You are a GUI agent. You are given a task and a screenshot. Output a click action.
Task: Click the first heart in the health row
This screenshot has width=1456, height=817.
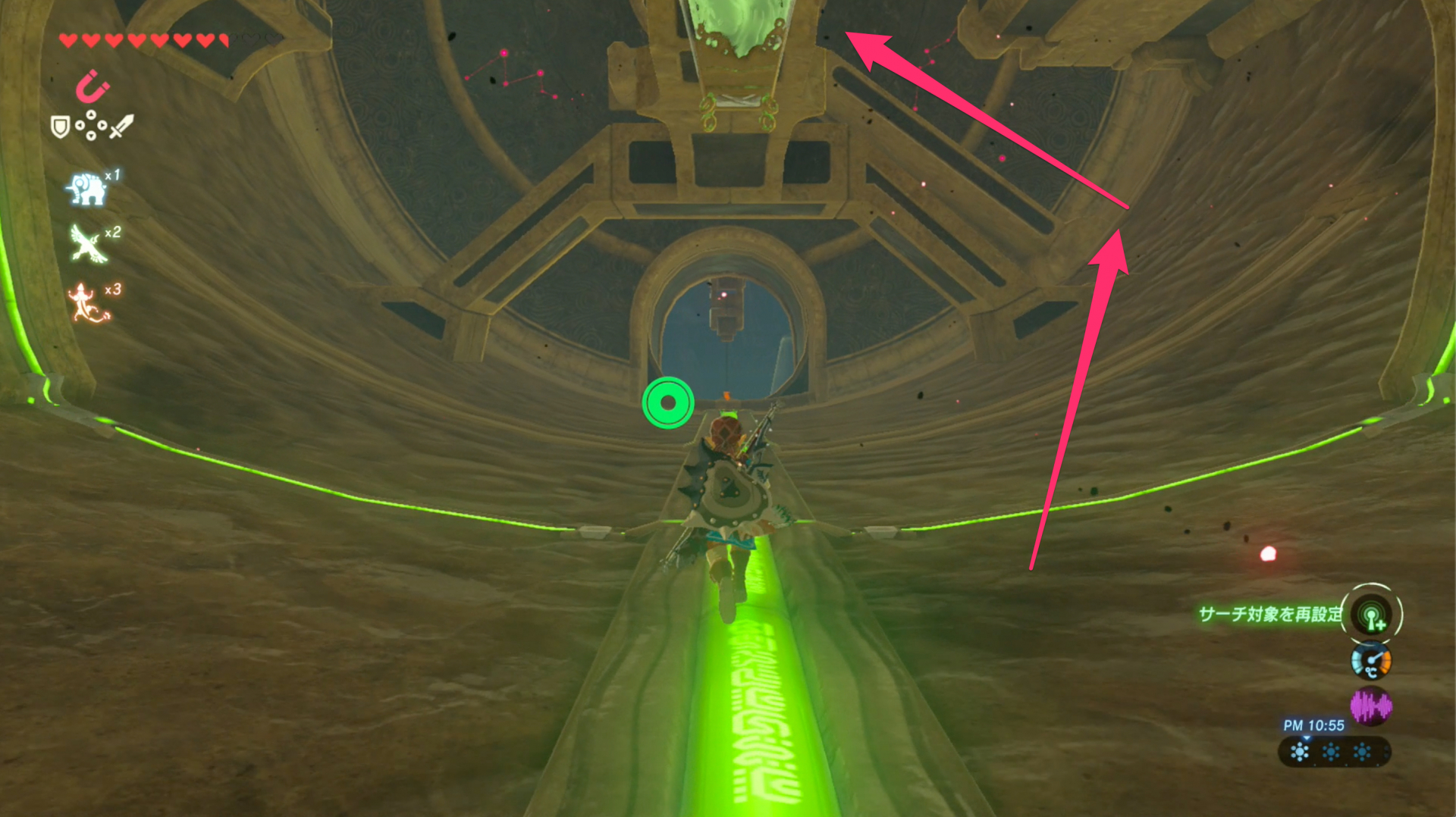[x=67, y=39]
